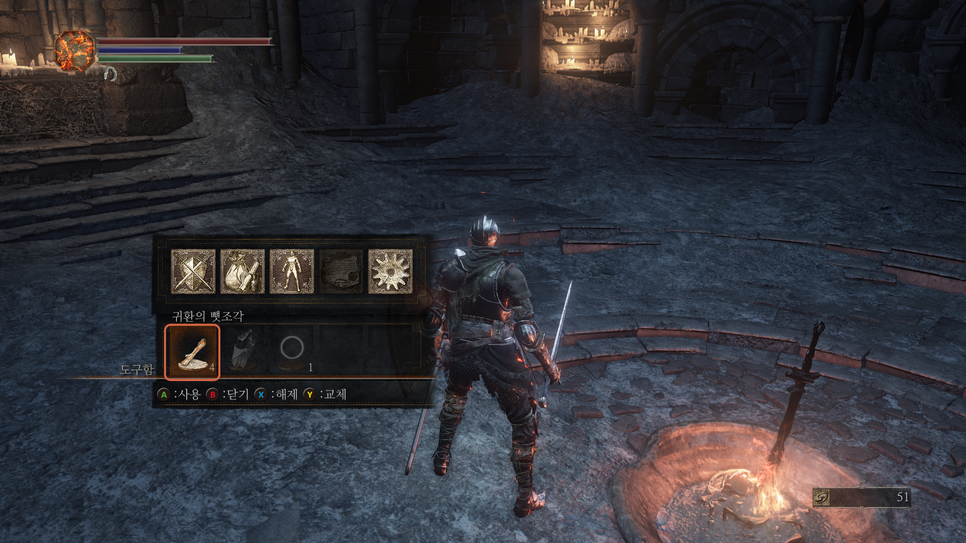Select the dimmed Messages parchment icon
Image resolution: width=966 pixels, height=543 pixels.
pos(340,272)
